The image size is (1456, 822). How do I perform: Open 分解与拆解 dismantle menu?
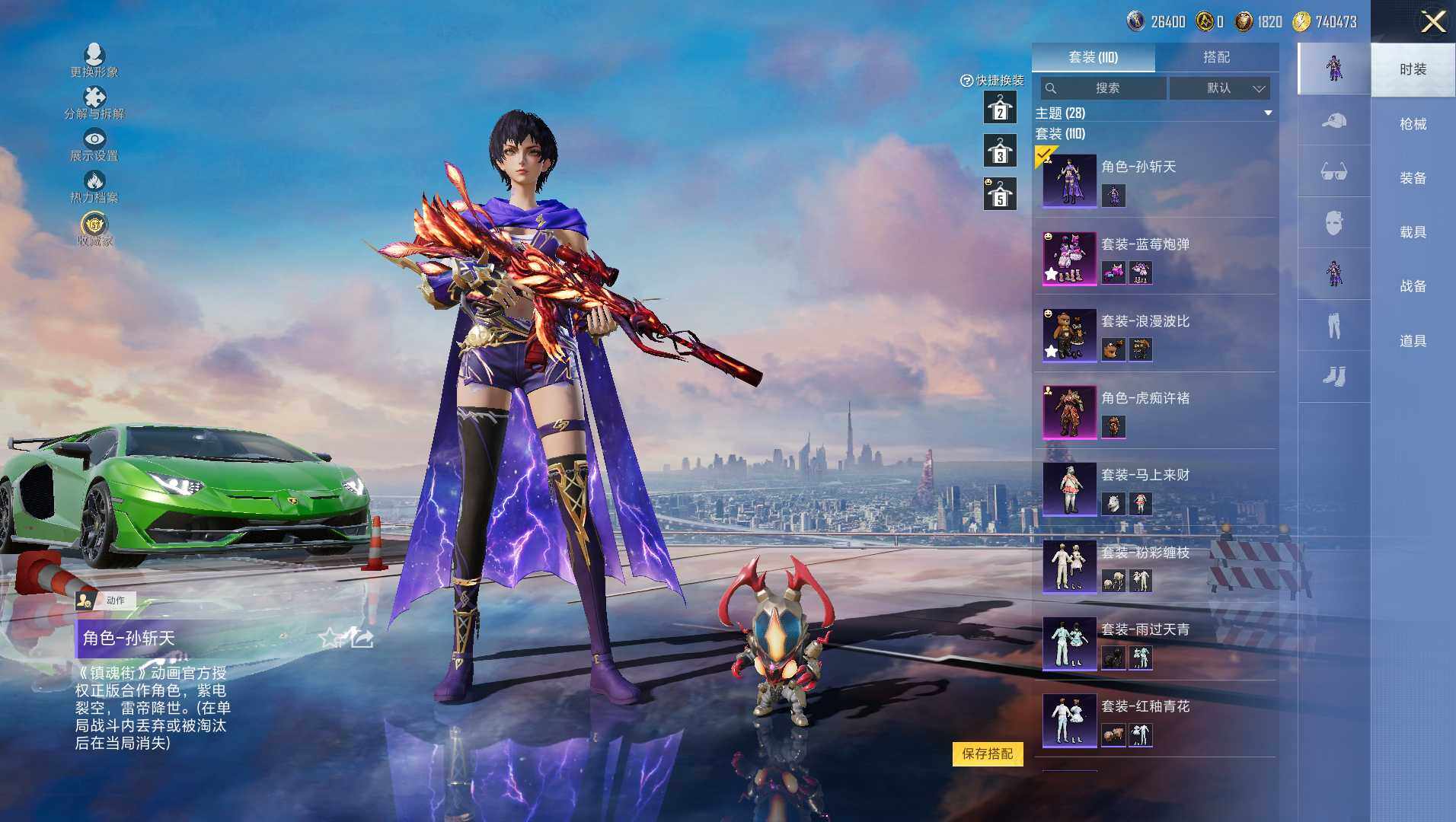[x=94, y=103]
